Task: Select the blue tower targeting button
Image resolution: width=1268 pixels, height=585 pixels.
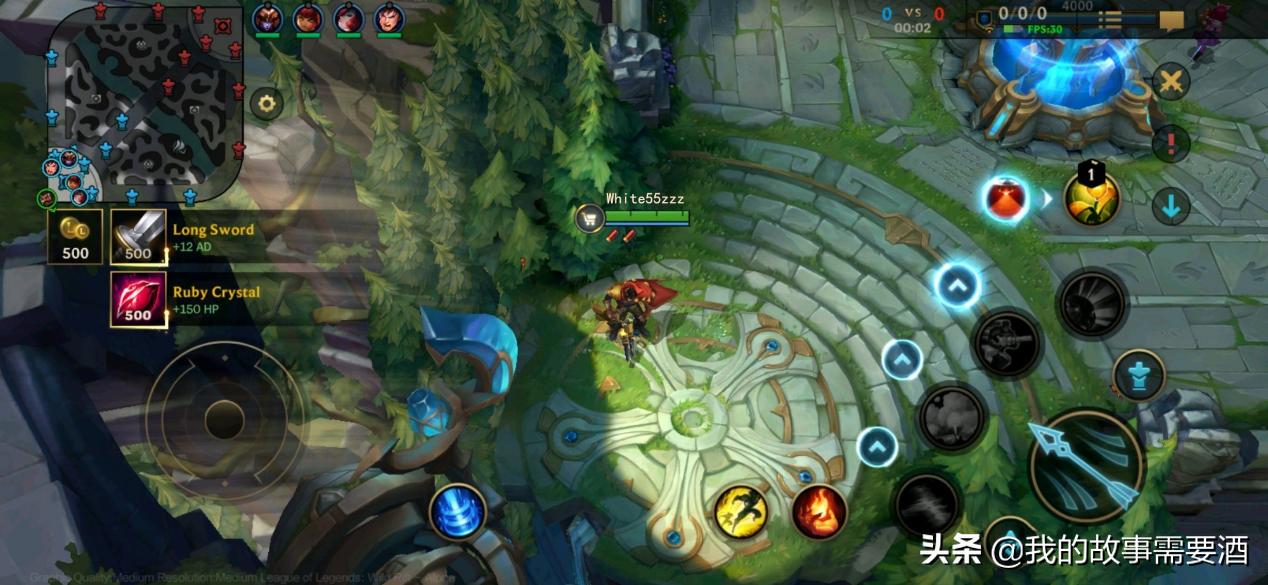Action: tap(1139, 375)
